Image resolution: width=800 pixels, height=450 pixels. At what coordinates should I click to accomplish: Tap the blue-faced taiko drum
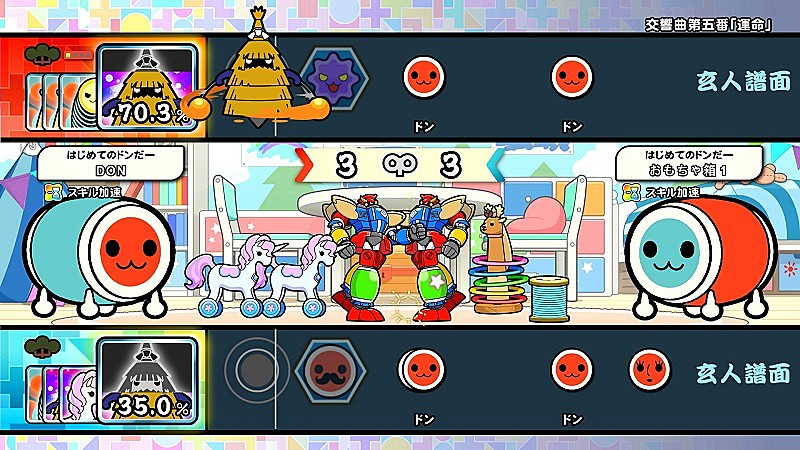[673, 251]
